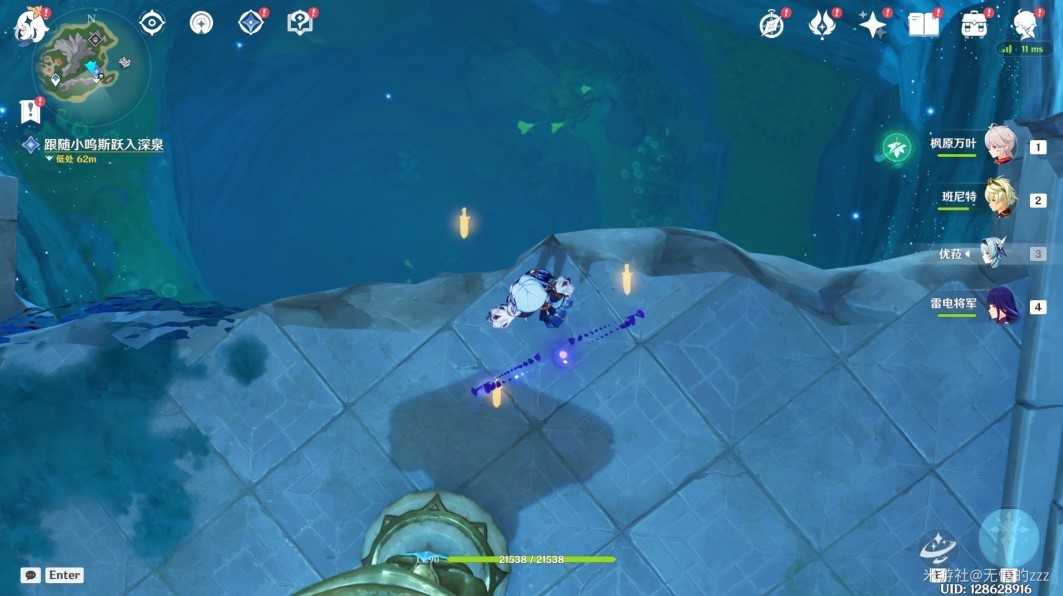The width and height of the screenshot is (1063, 596).
Task: Open the character profile head icon
Action: pyautogui.click(x=1025, y=25)
